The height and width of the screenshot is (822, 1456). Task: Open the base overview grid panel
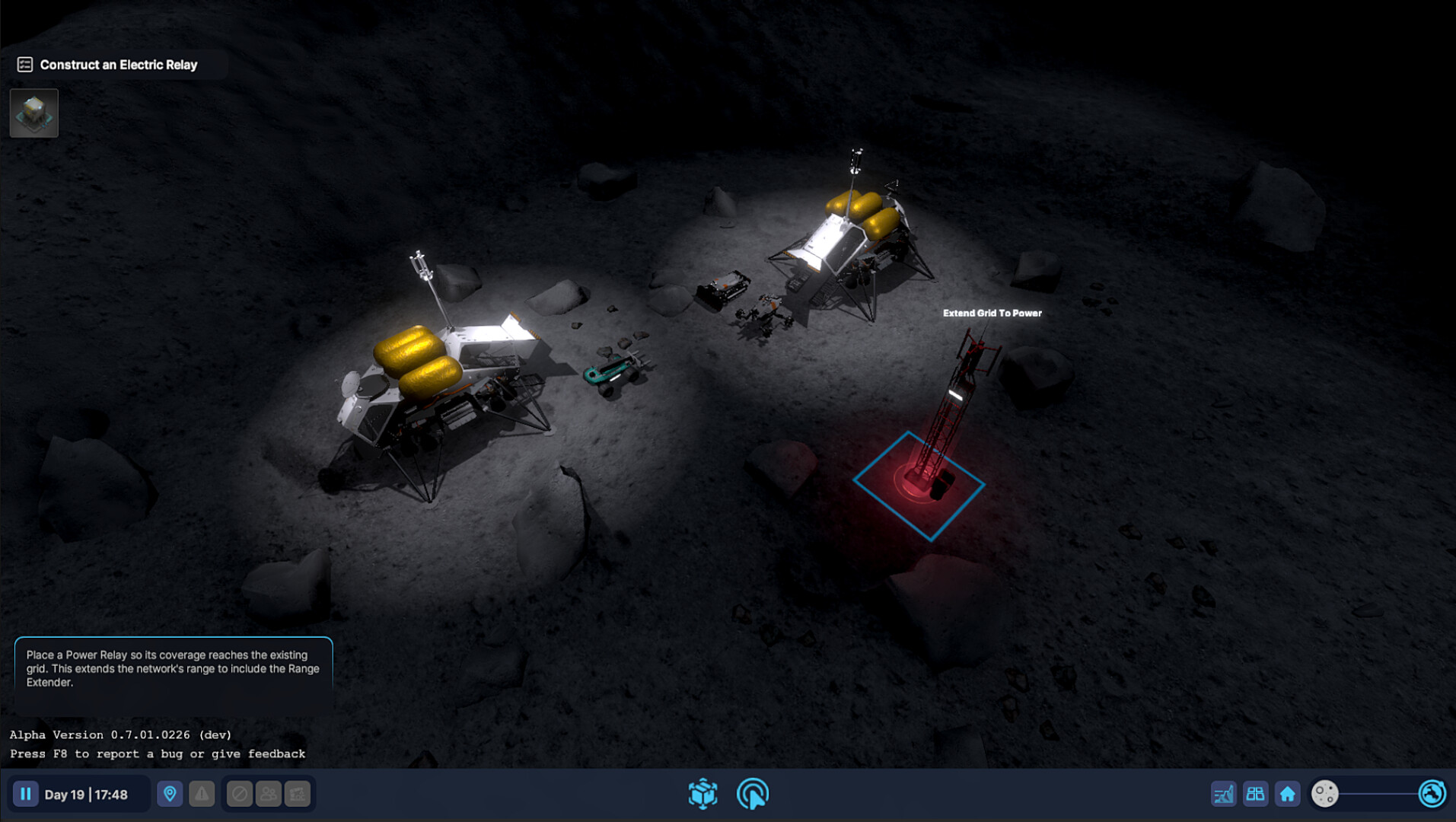tap(1256, 794)
